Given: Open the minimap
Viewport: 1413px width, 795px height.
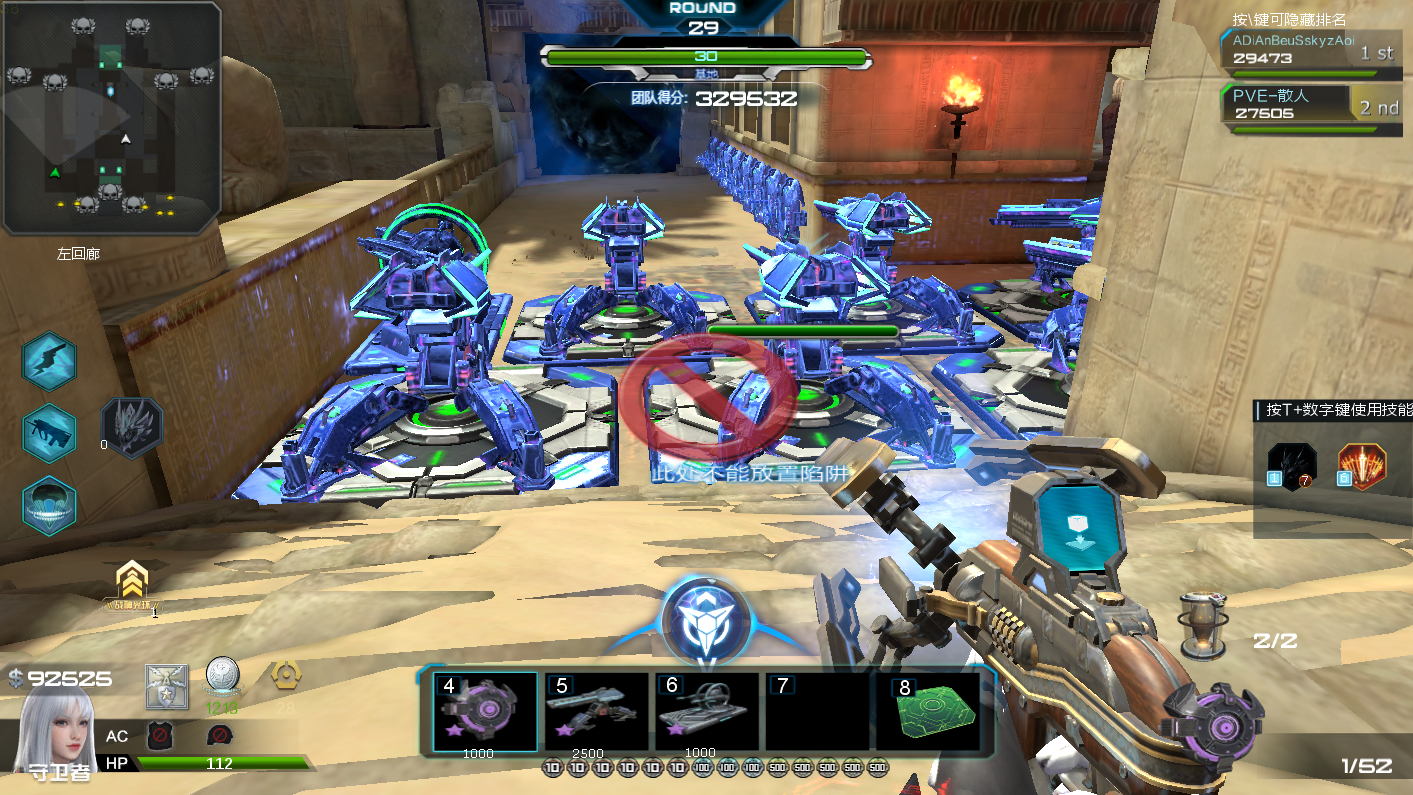Looking at the screenshot, I should coord(111,117).
